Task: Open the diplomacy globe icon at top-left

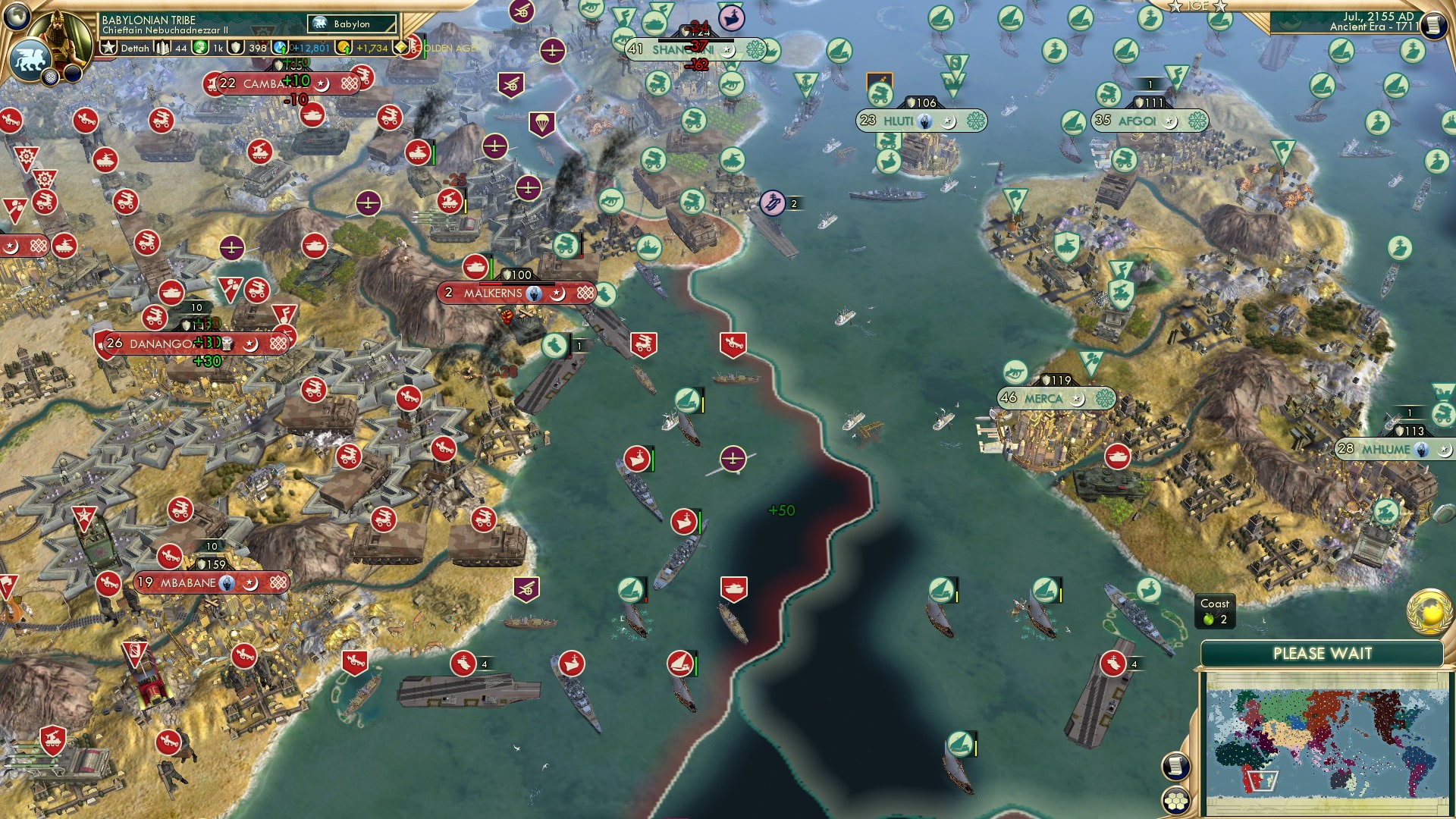Action: pos(17,17)
